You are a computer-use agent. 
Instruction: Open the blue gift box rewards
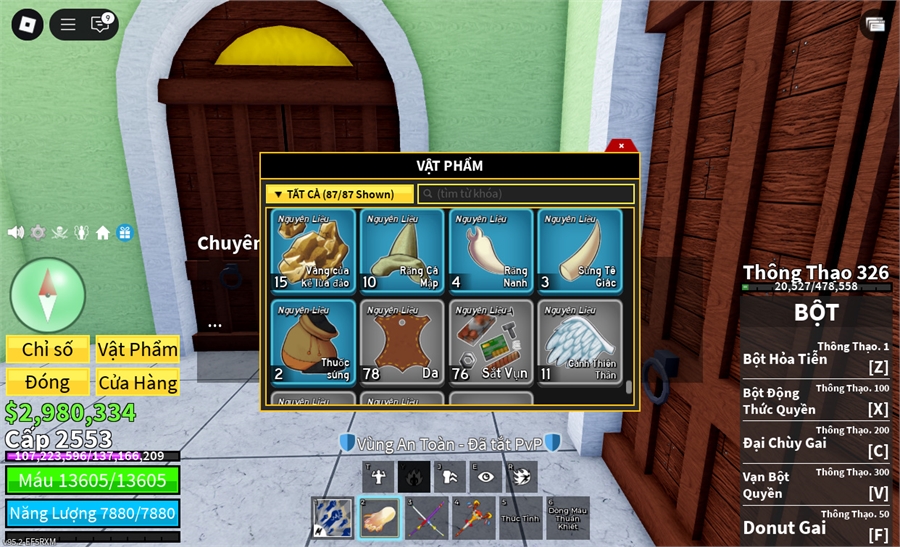click(124, 232)
